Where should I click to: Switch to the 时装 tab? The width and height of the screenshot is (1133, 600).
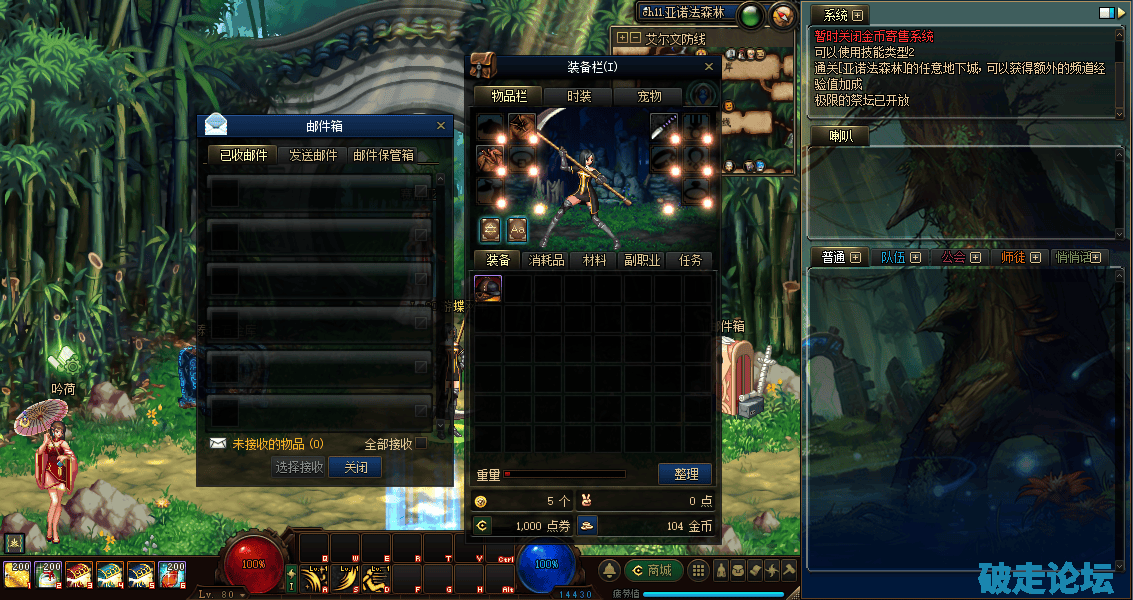coord(579,96)
